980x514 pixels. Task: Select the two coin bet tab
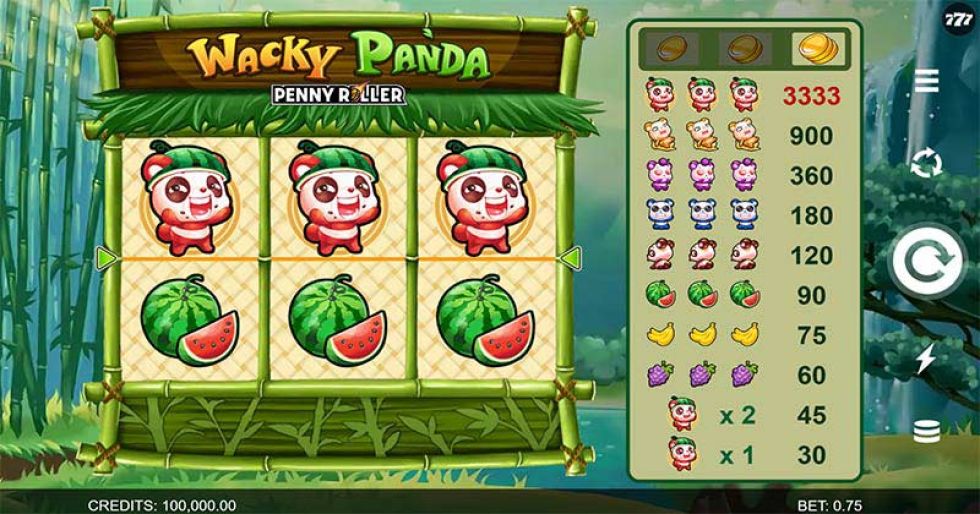pos(744,47)
